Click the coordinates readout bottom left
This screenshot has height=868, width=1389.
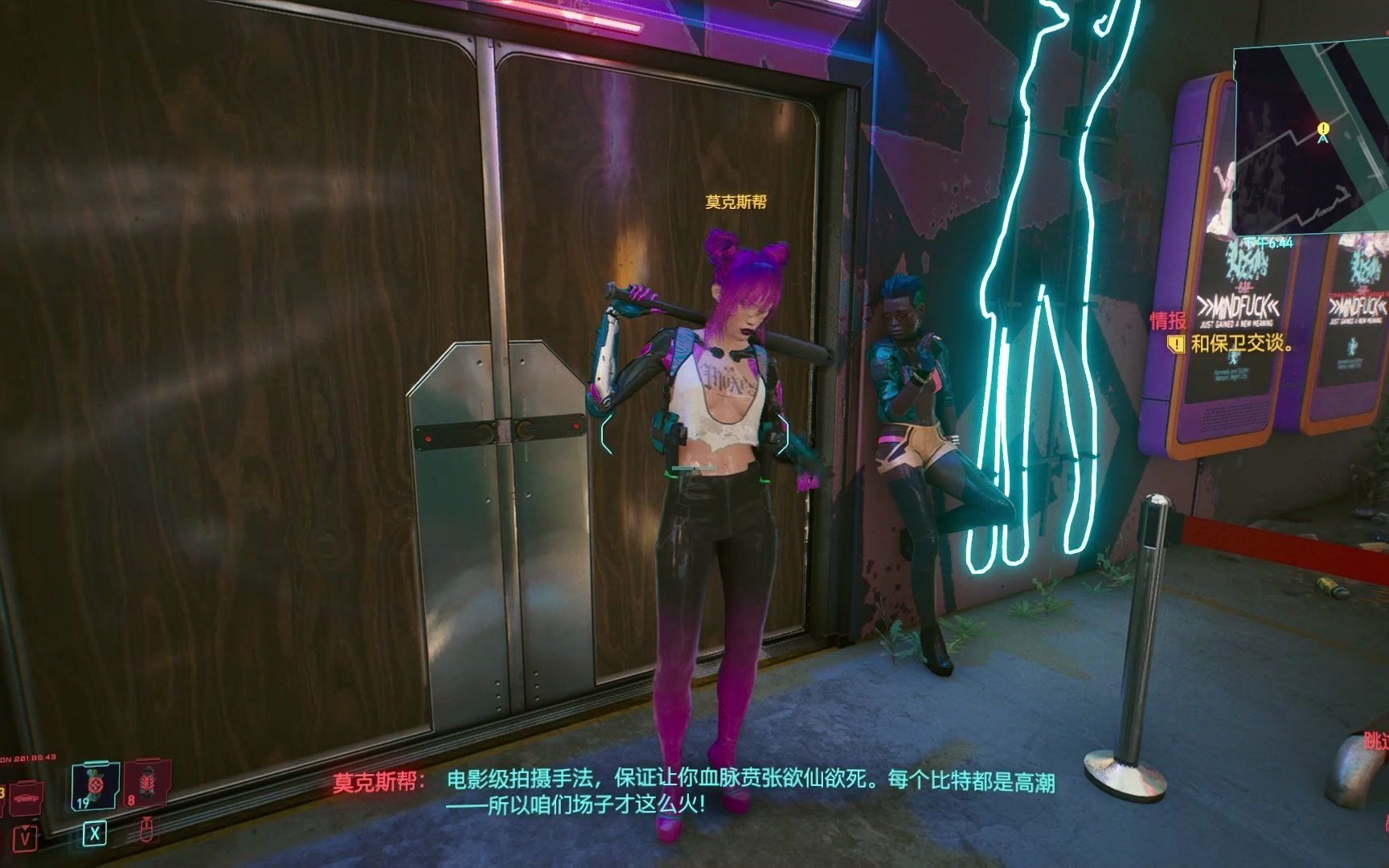click(x=28, y=756)
